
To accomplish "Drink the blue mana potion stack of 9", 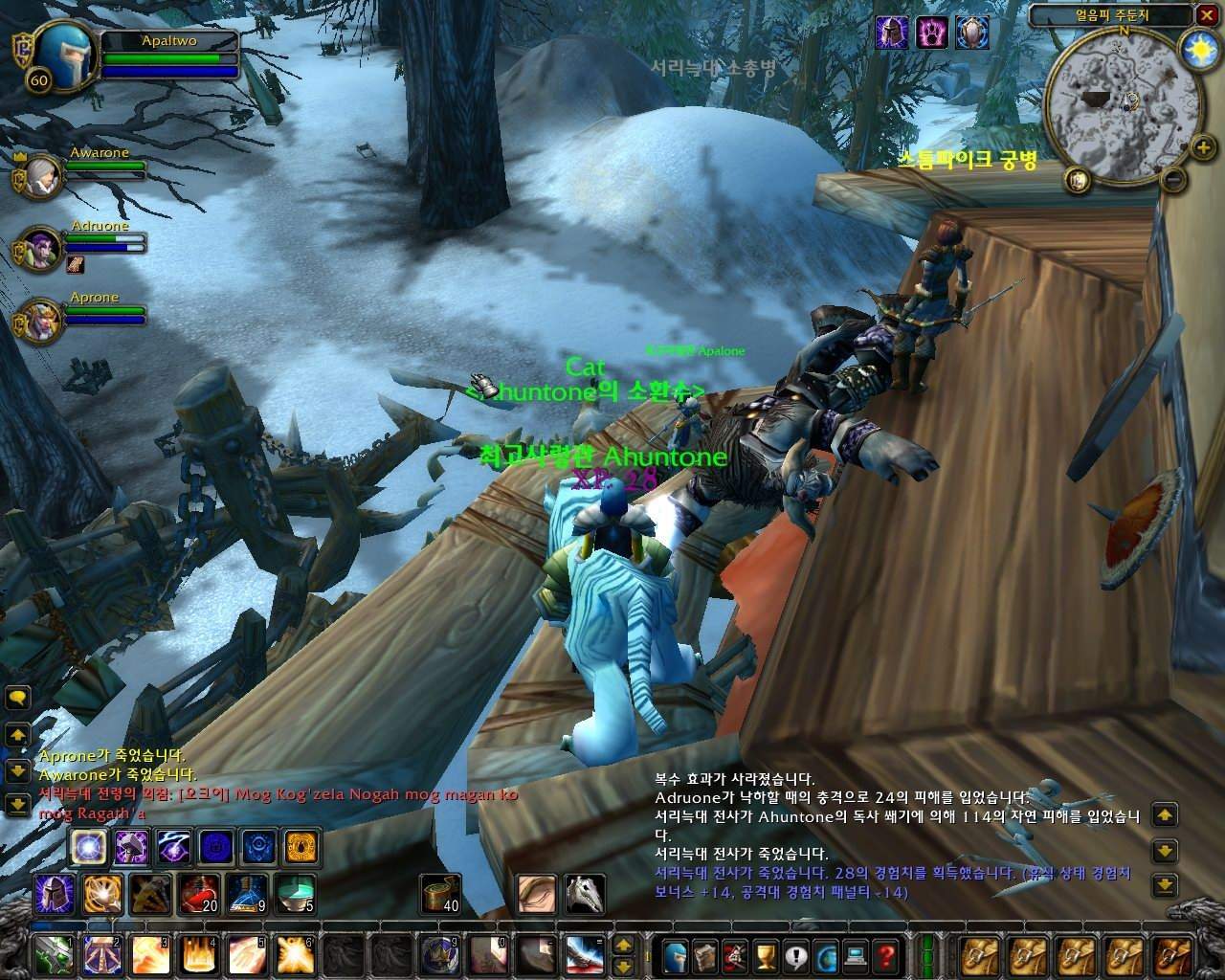I will [246, 893].
